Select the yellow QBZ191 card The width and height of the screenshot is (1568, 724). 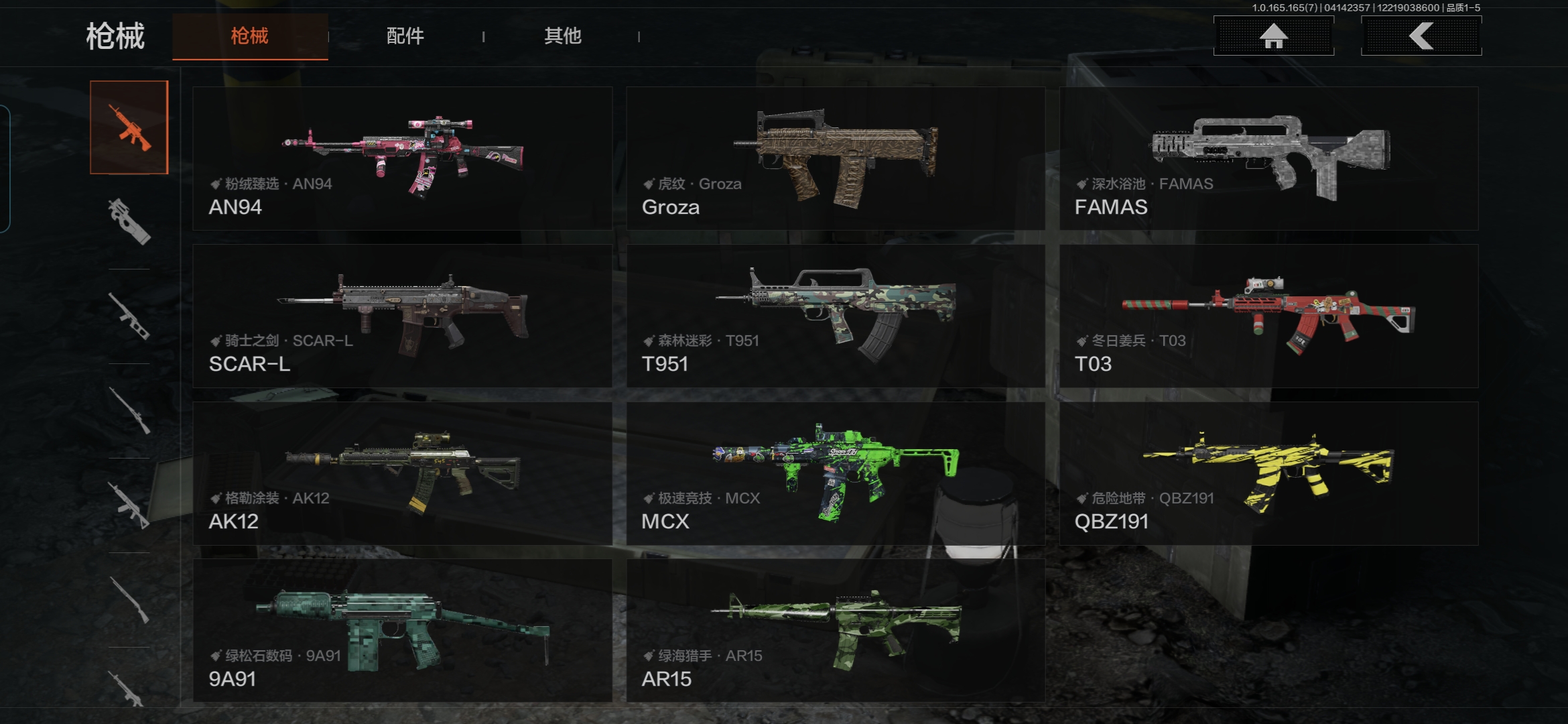click(x=1268, y=473)
